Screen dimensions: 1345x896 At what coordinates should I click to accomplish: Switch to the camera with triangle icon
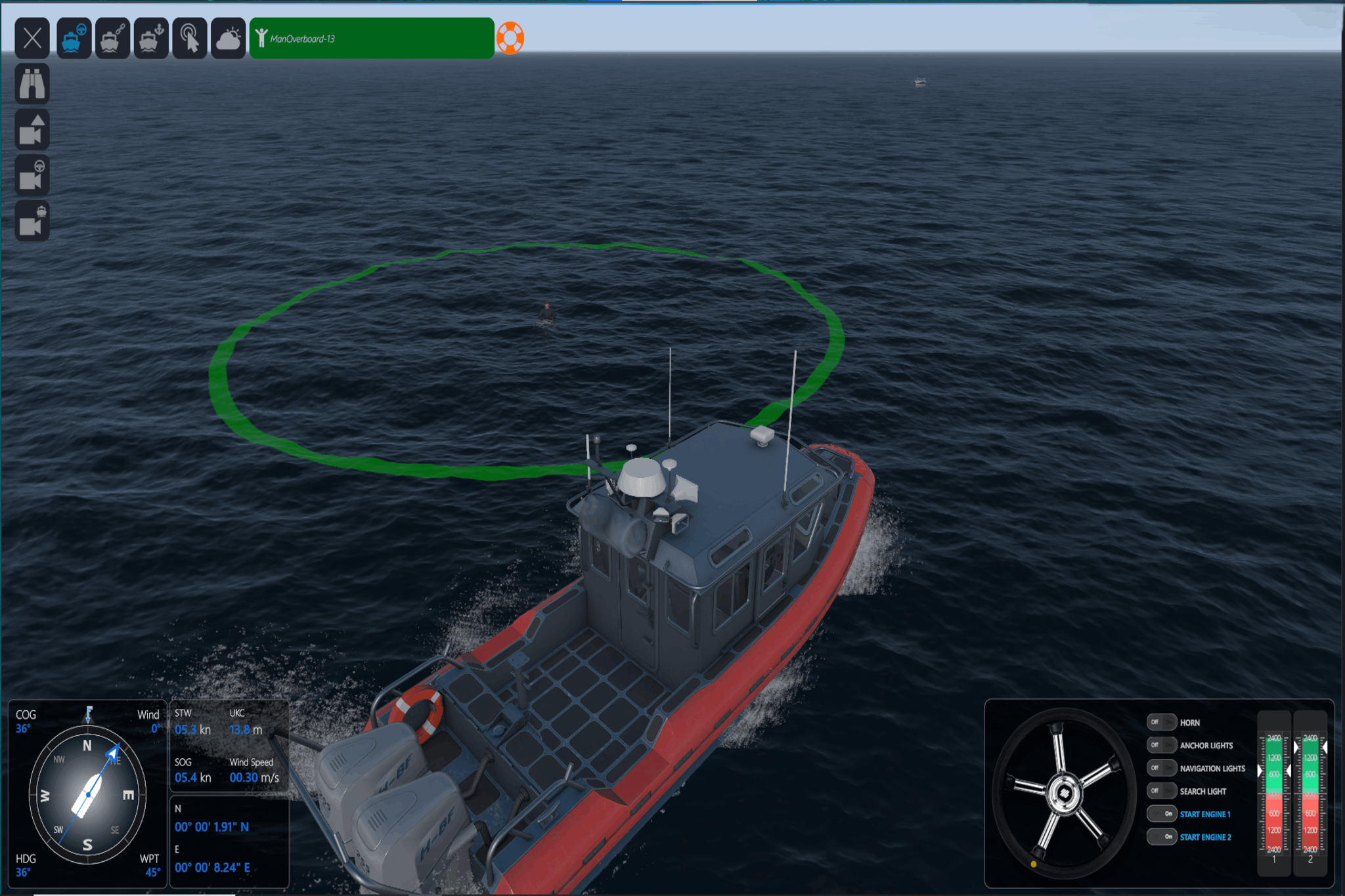click(x=32, y=130)
